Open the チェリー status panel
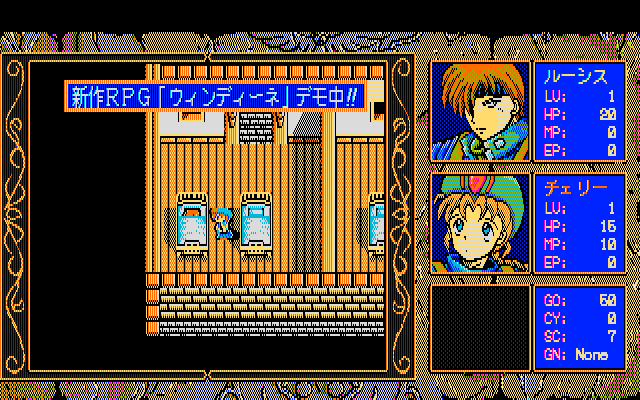640x400 pixels. tap(580, 224)
